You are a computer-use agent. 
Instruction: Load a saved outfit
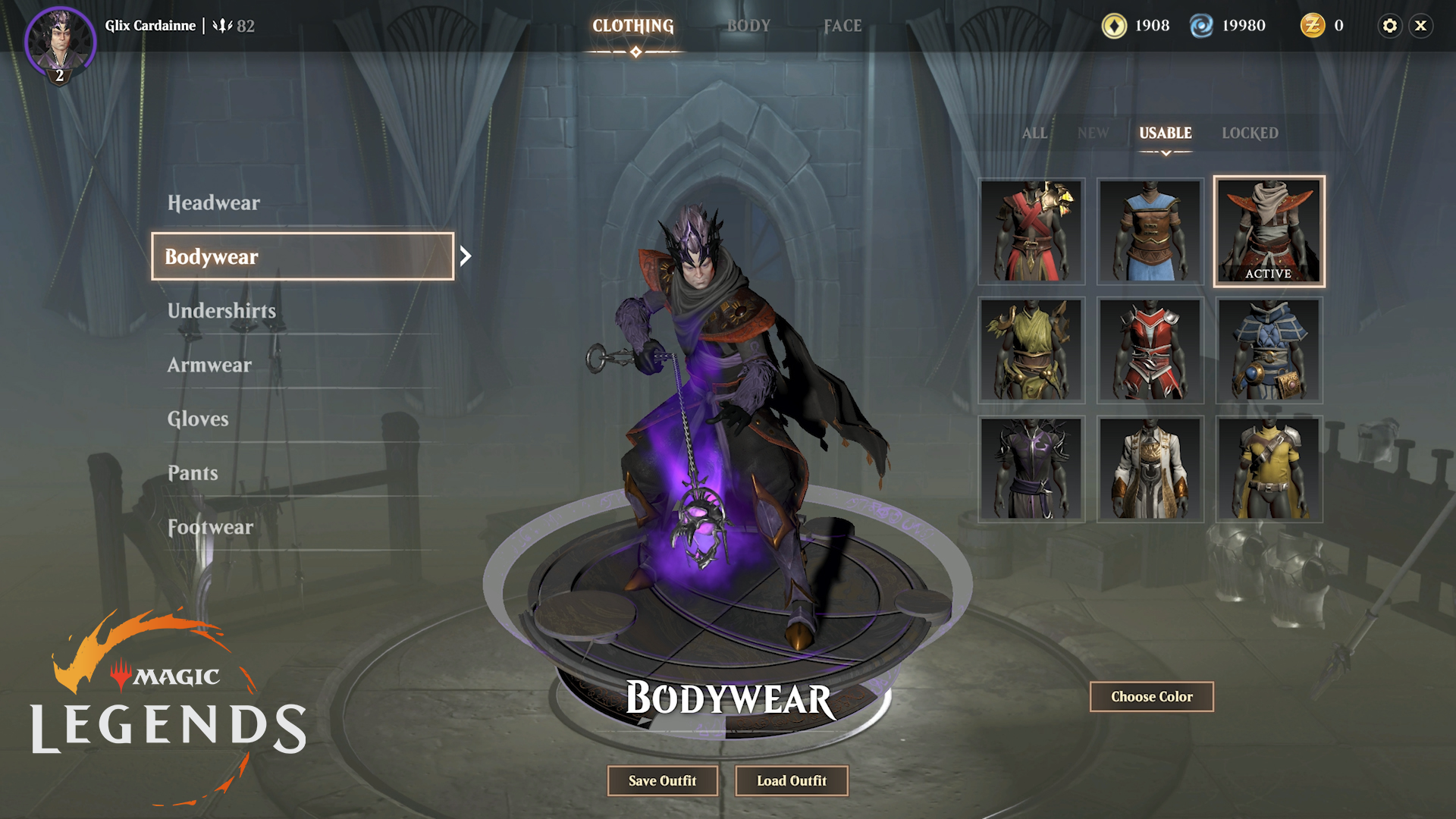coord(792,780)
